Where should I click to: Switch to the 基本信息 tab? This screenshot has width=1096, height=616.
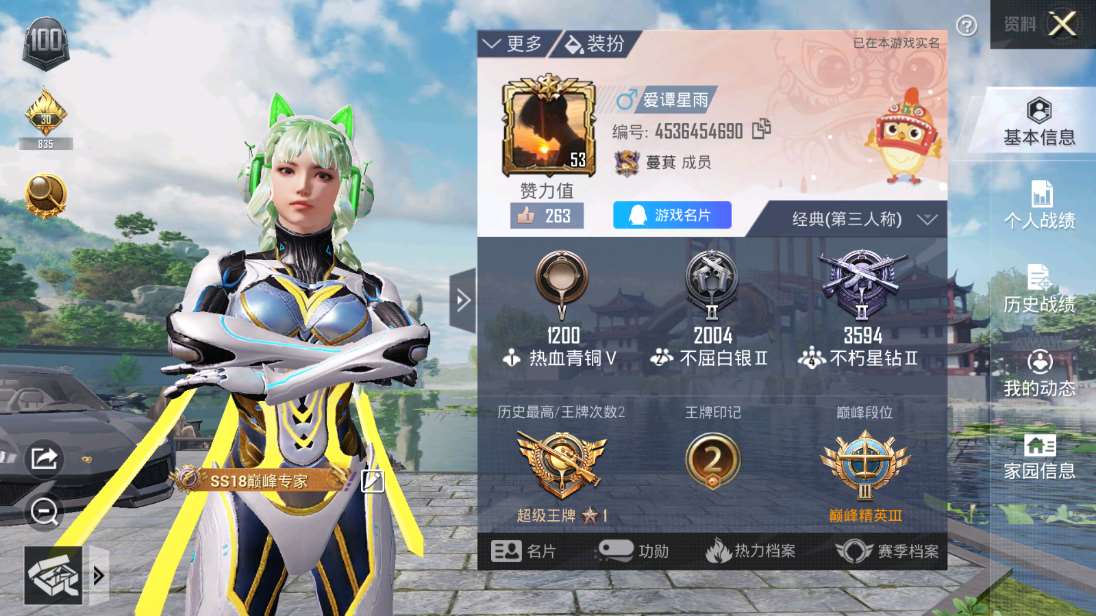(1039, 122)
